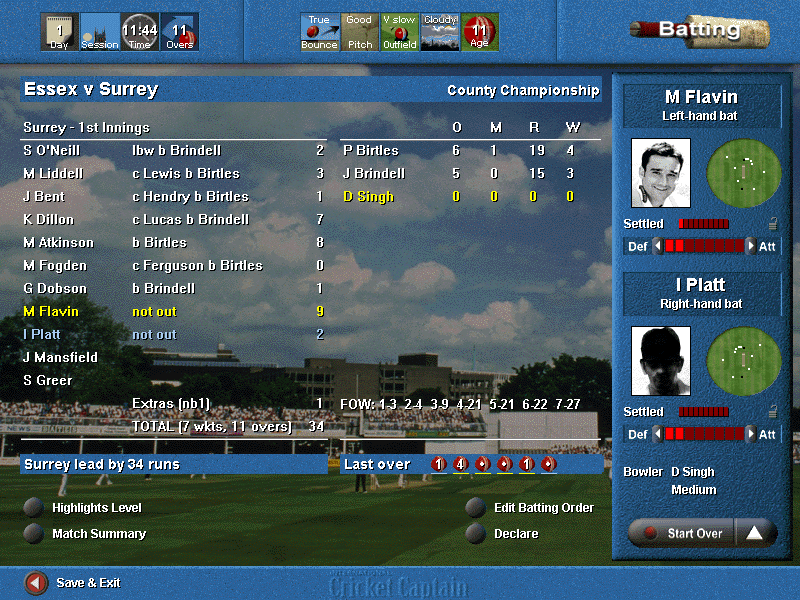
Task: Click the ball Age icon
Action: [x=479, y=32]
